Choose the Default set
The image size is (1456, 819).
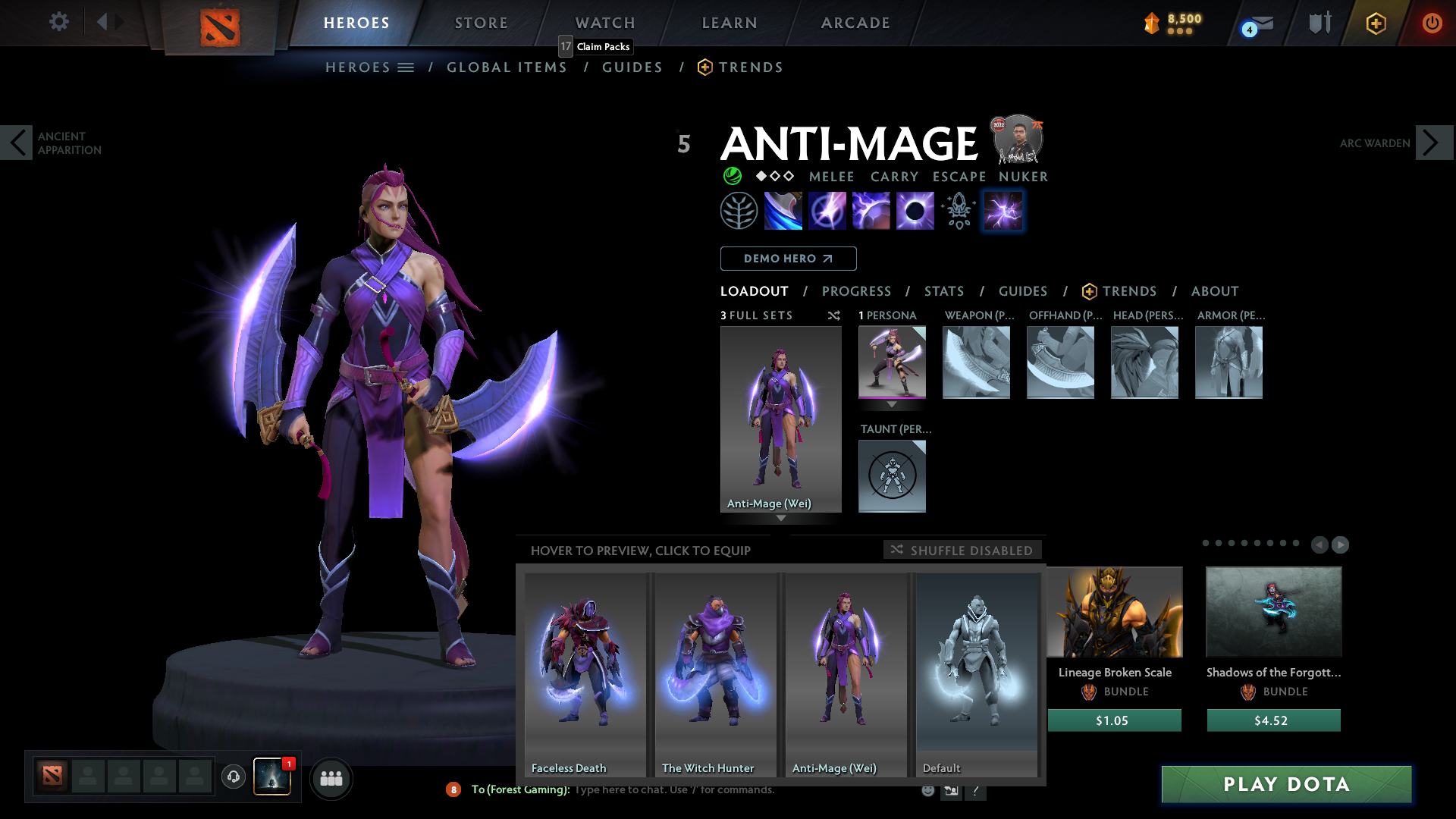click(x=977, y=674)
